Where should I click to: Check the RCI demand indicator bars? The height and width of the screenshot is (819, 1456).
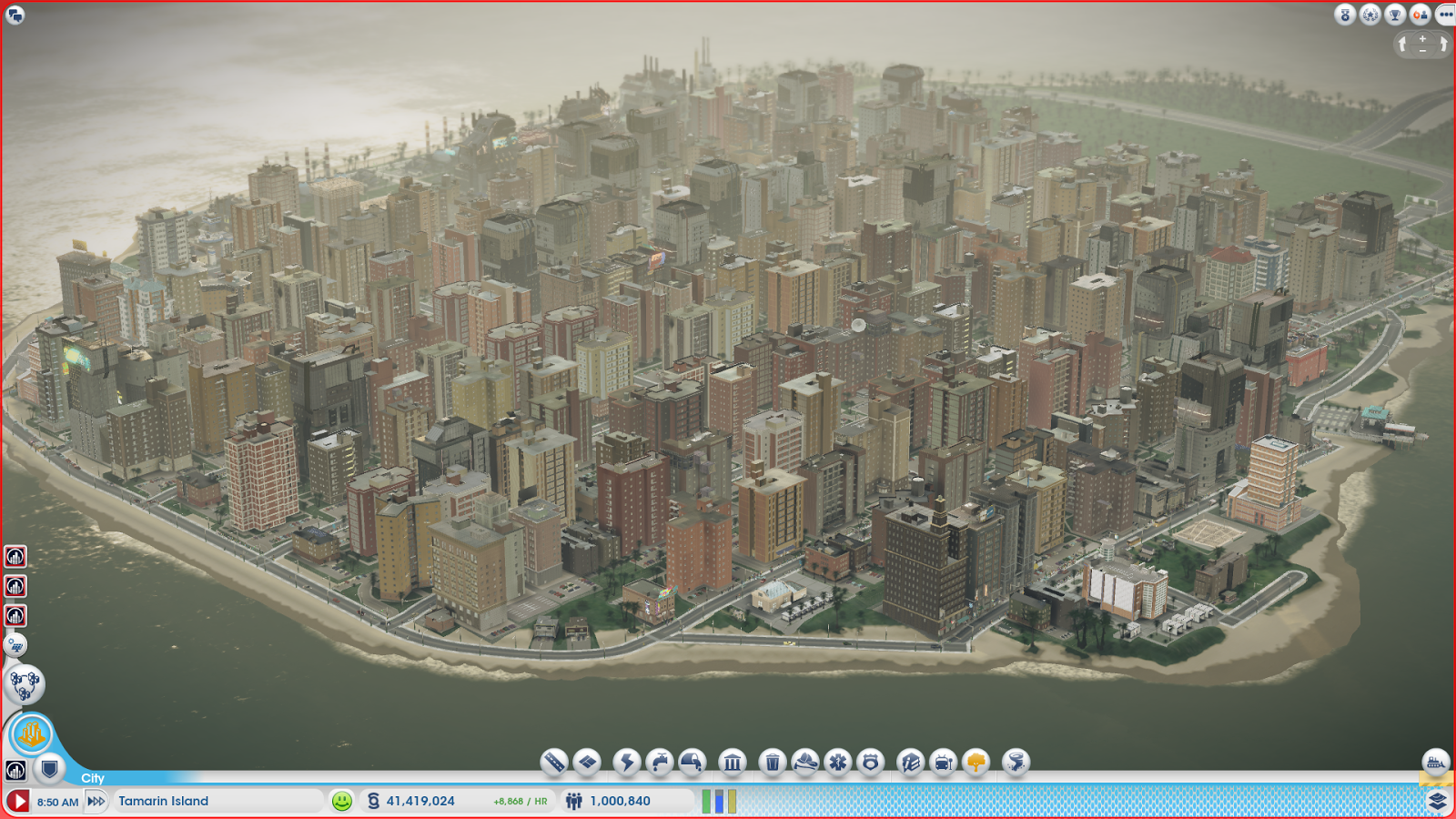click(719, 803)
